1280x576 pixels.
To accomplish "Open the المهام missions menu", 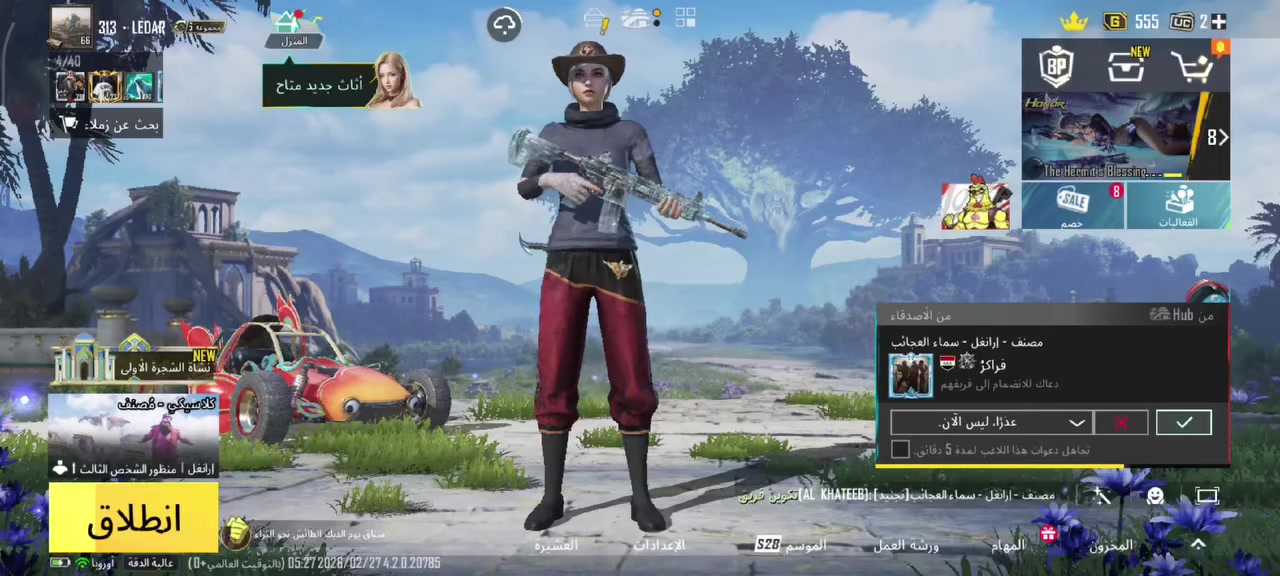I will coord(1008,545).
